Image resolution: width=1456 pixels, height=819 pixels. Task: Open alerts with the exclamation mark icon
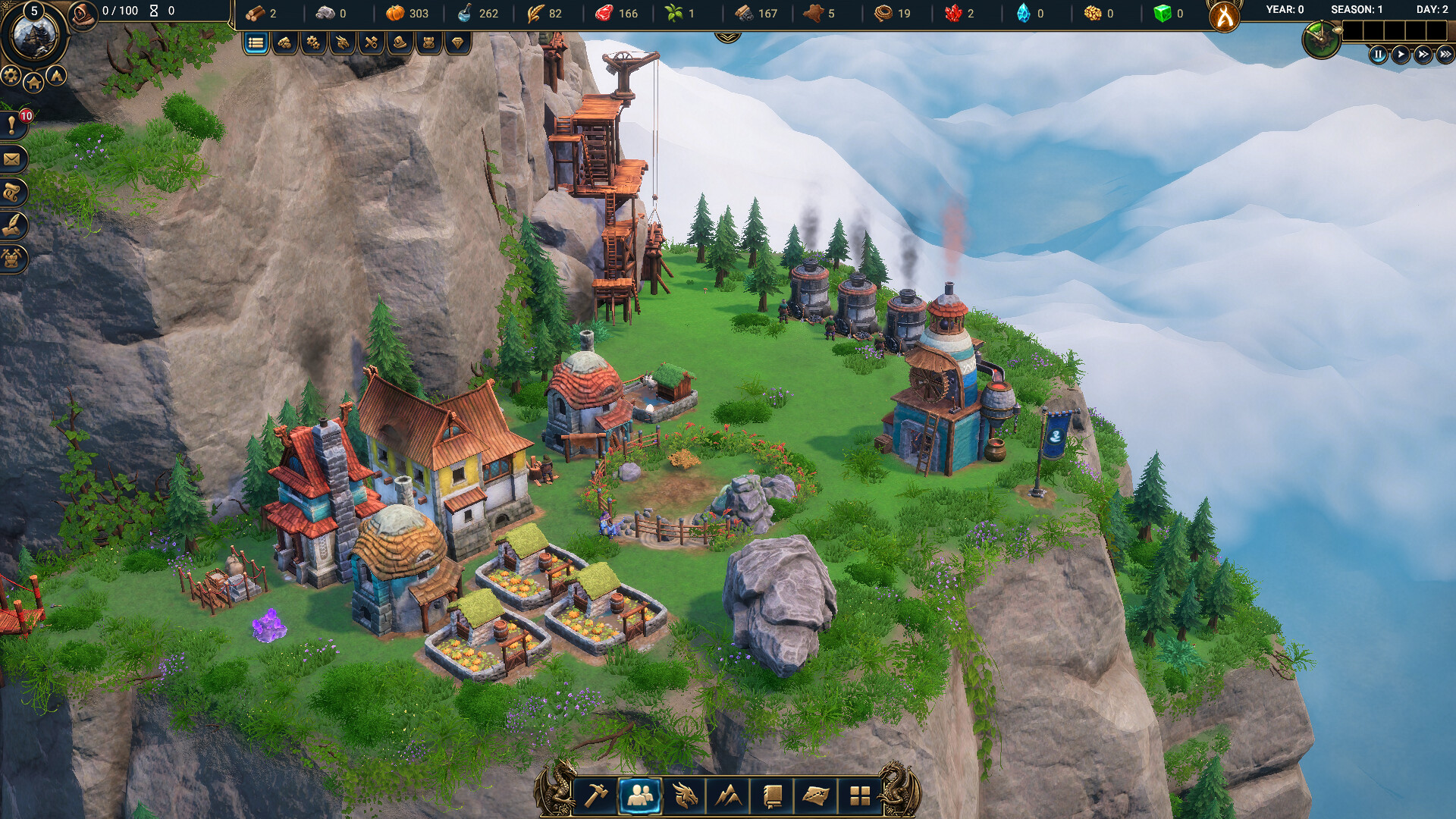[12, 126]
